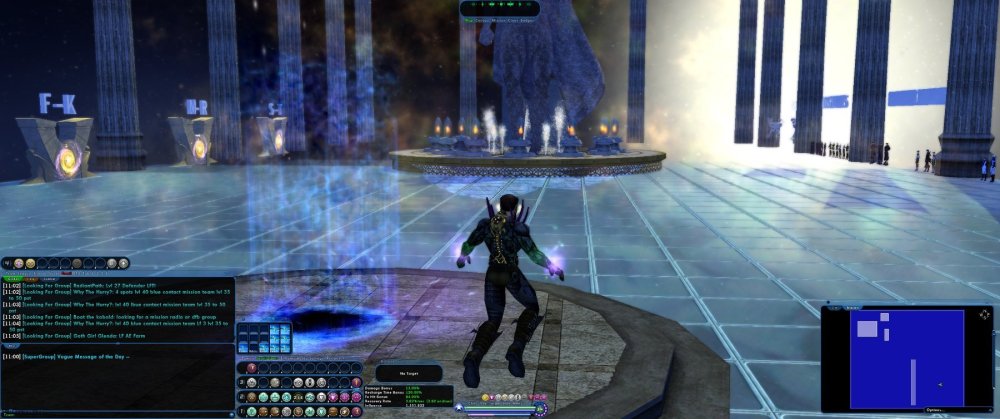Click the mission navigation bar at top
The image size is (1000, 419).
[500, 8]
